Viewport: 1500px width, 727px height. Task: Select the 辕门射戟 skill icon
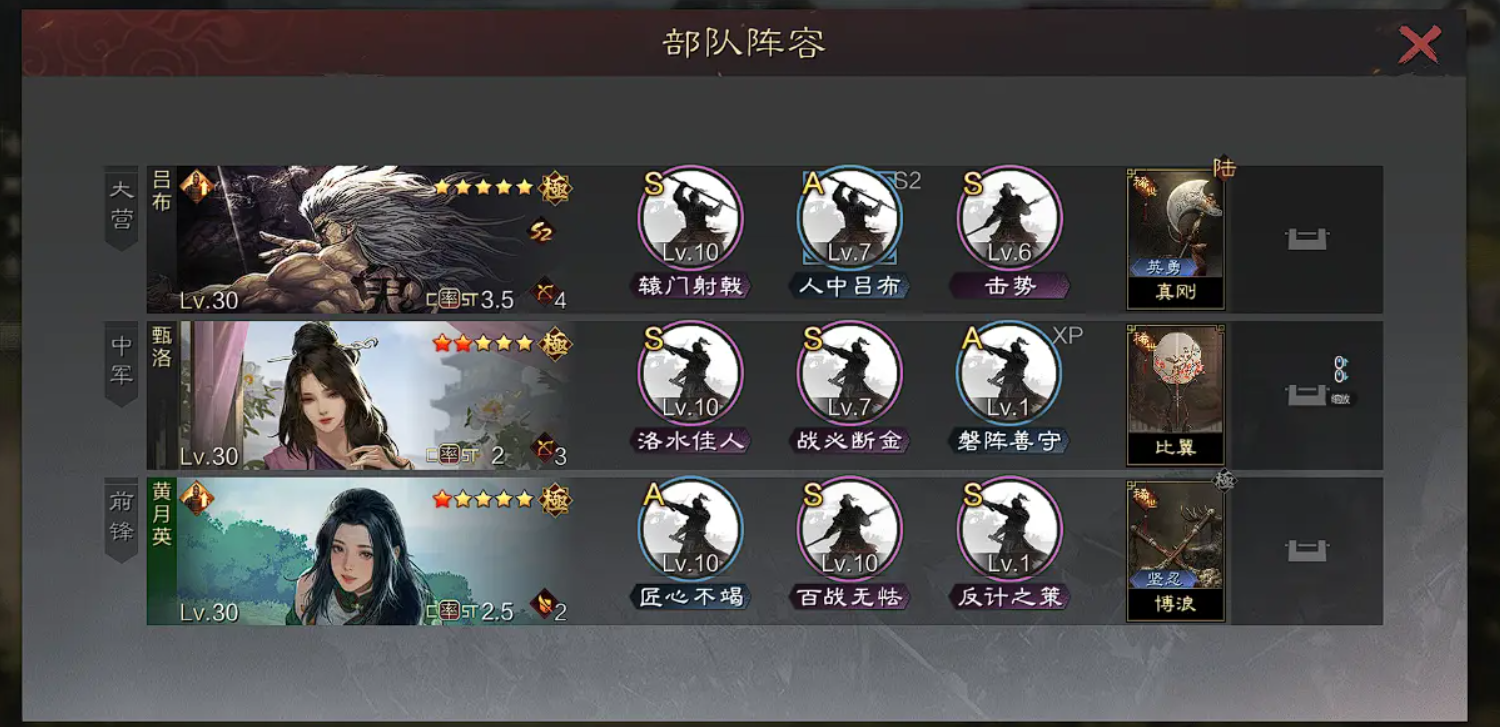690,218
